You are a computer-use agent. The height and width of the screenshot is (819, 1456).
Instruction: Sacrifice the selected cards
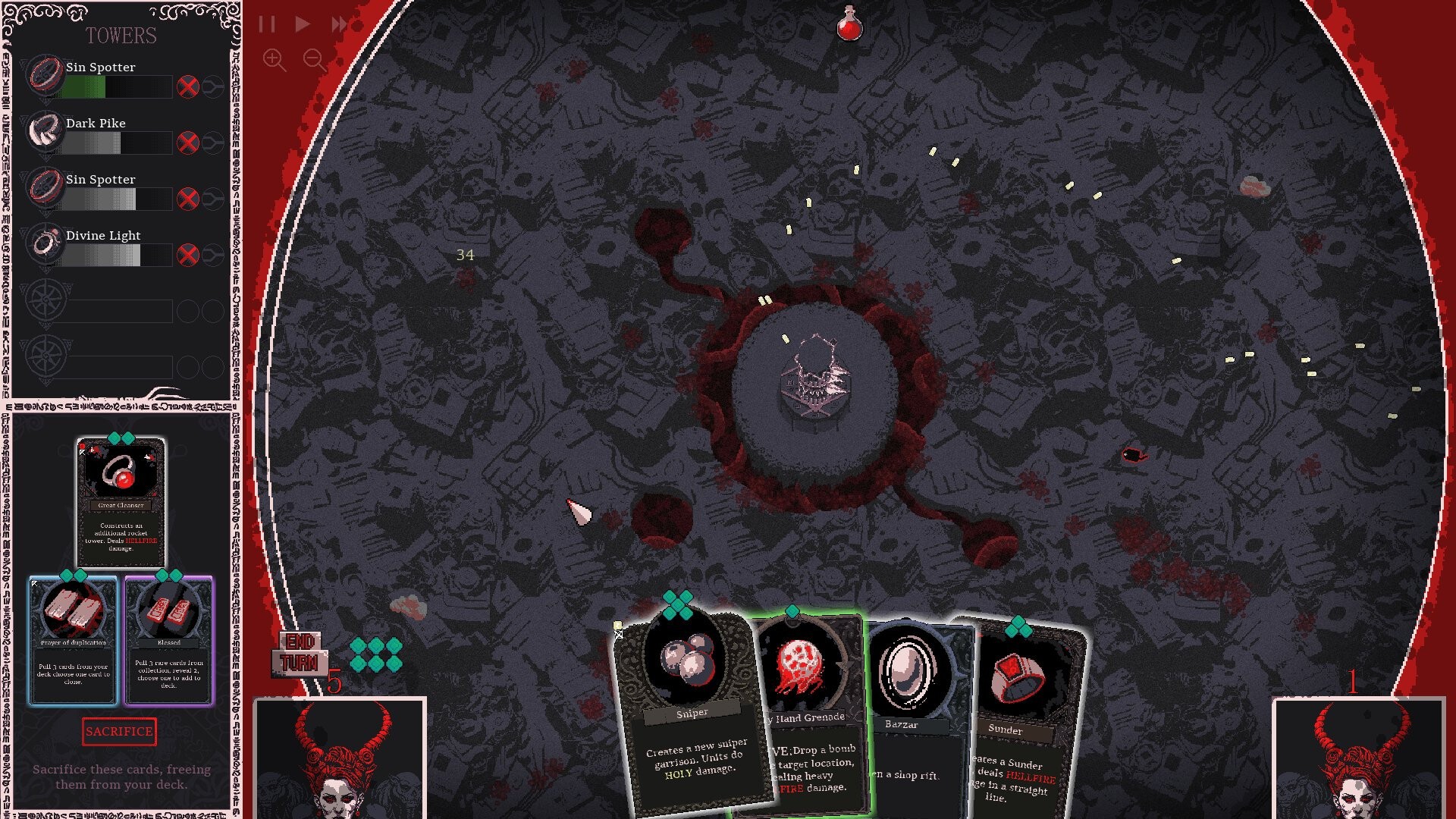[119, 732]
